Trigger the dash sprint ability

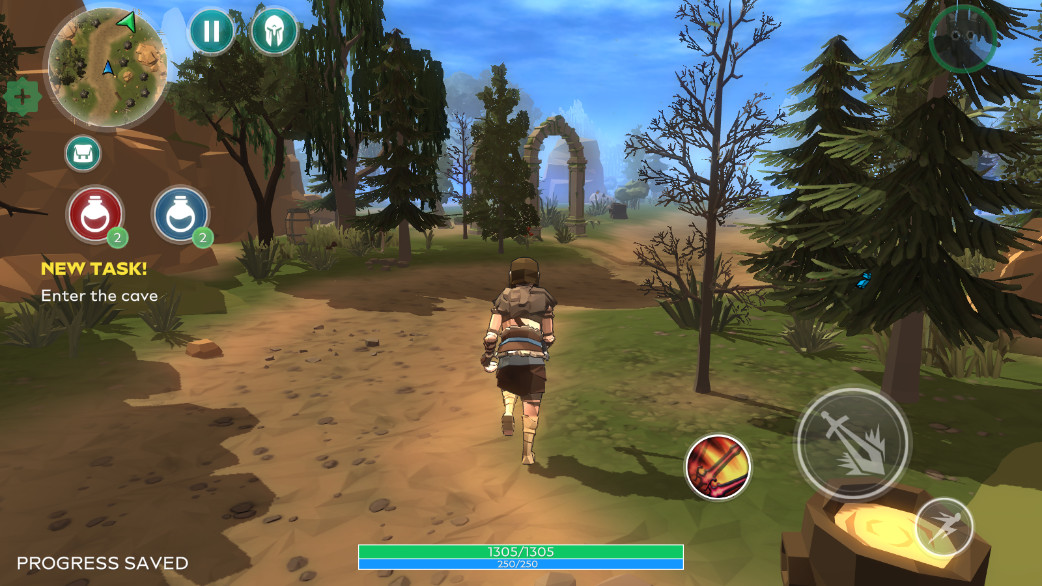943,526
